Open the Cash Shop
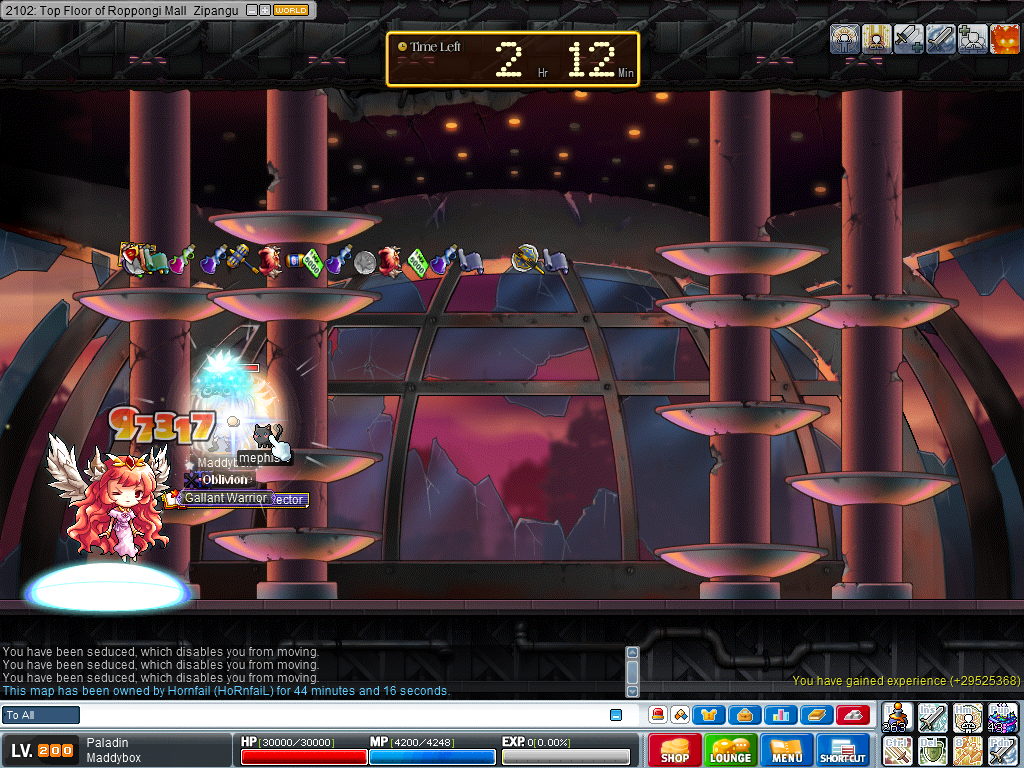 pos(674,750)
